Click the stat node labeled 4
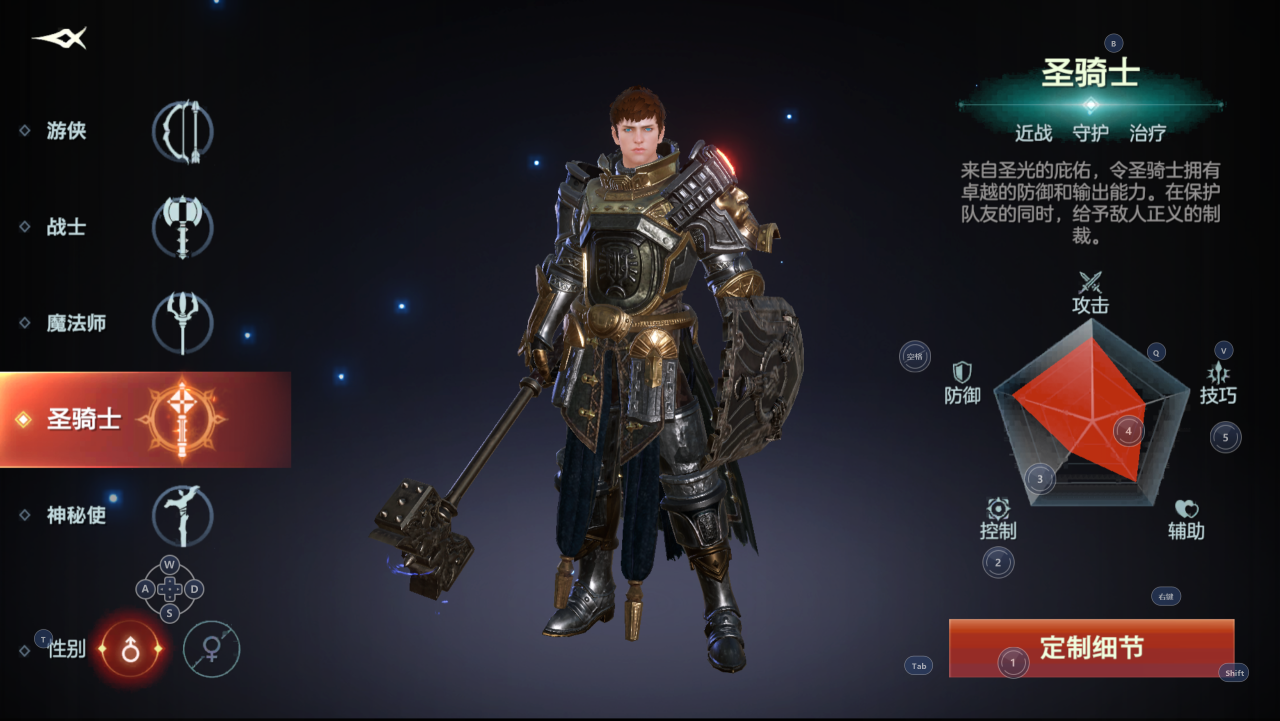The image size is (1280, 721). click(1127, 432)
